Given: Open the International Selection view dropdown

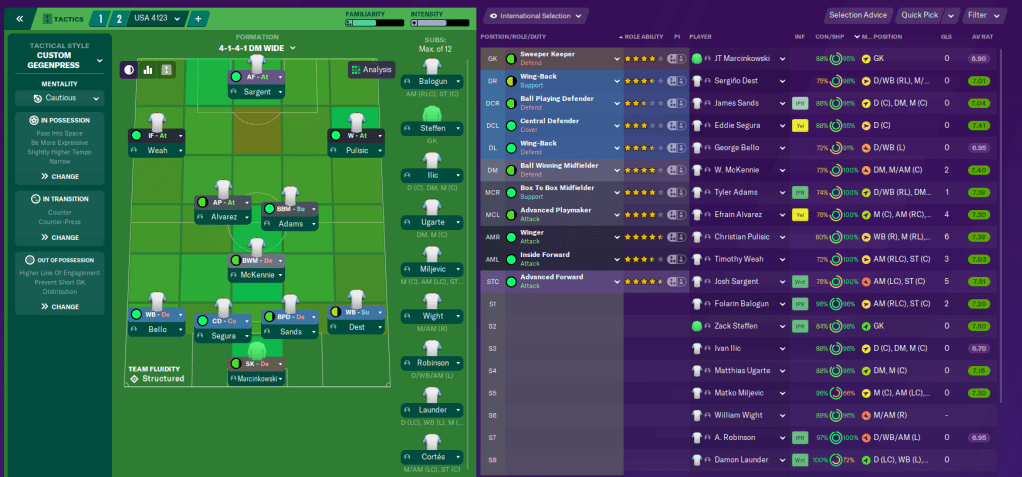Looking at the screenshot, I should pos(544,16).
